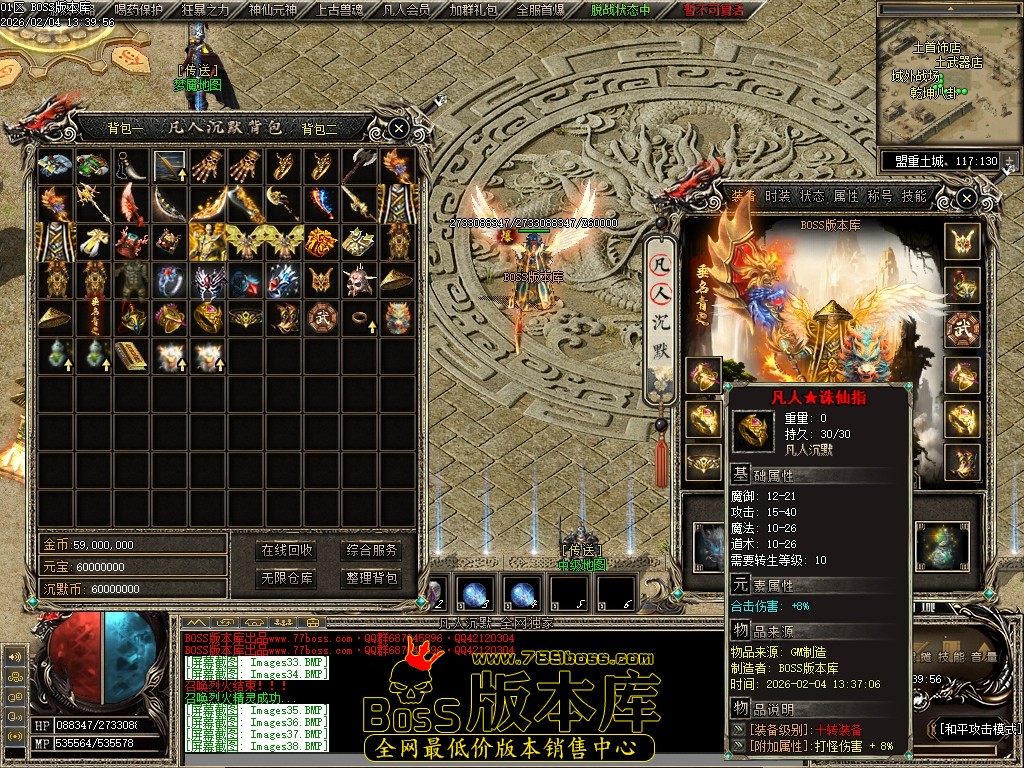Image resolution: width=1024 pixels, height=768 pixels.
Task: Open the 狂暴之力 berserk power menu
Action: (x=205, y=10)
